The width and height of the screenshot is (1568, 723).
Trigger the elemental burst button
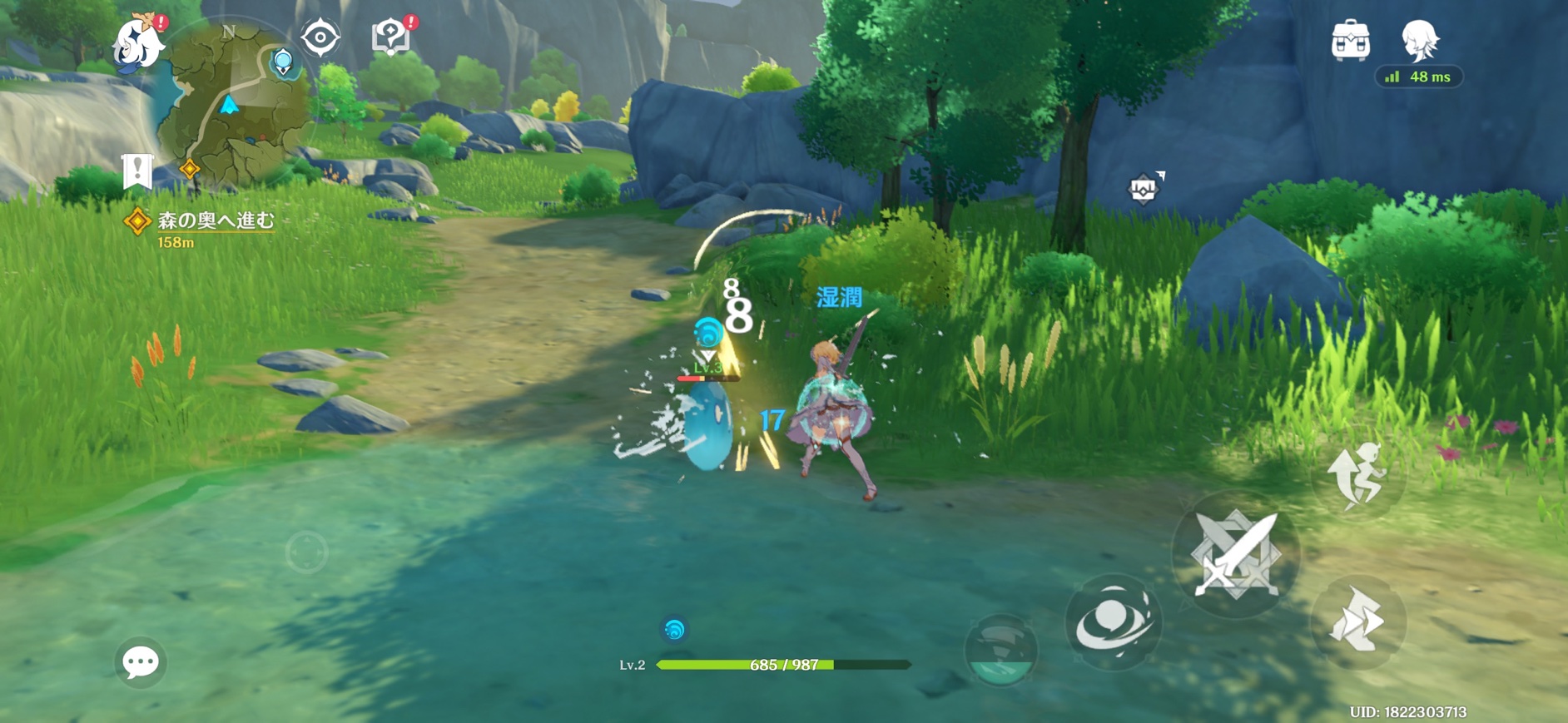tap(1000, 651)
